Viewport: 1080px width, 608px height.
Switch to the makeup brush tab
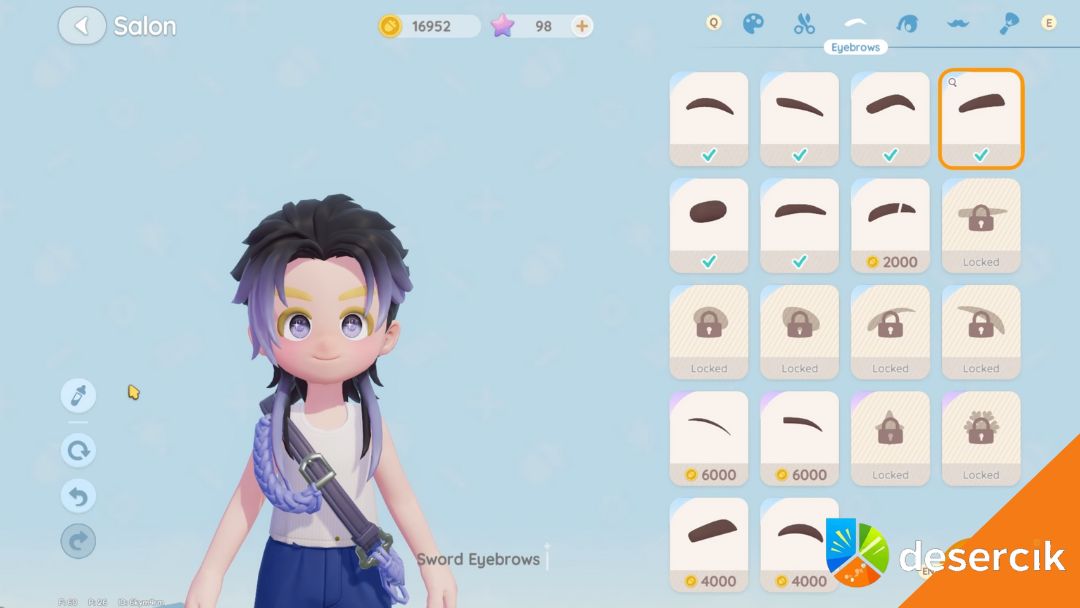tap(1009, 23)
